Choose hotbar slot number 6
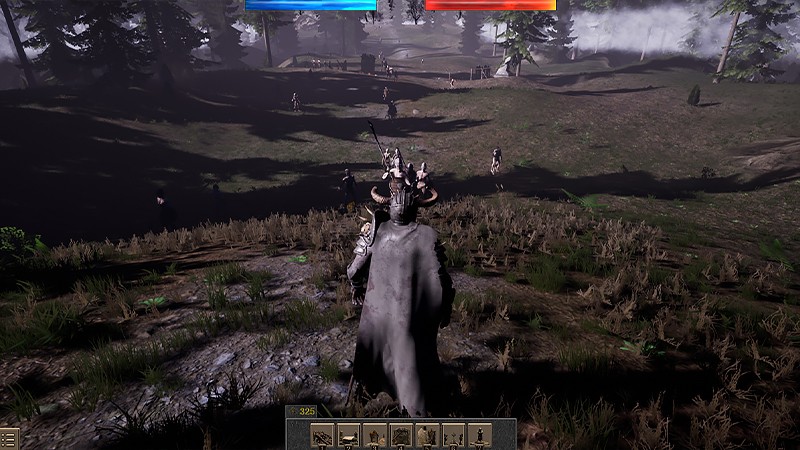800x450 pixels. (453, 435)
